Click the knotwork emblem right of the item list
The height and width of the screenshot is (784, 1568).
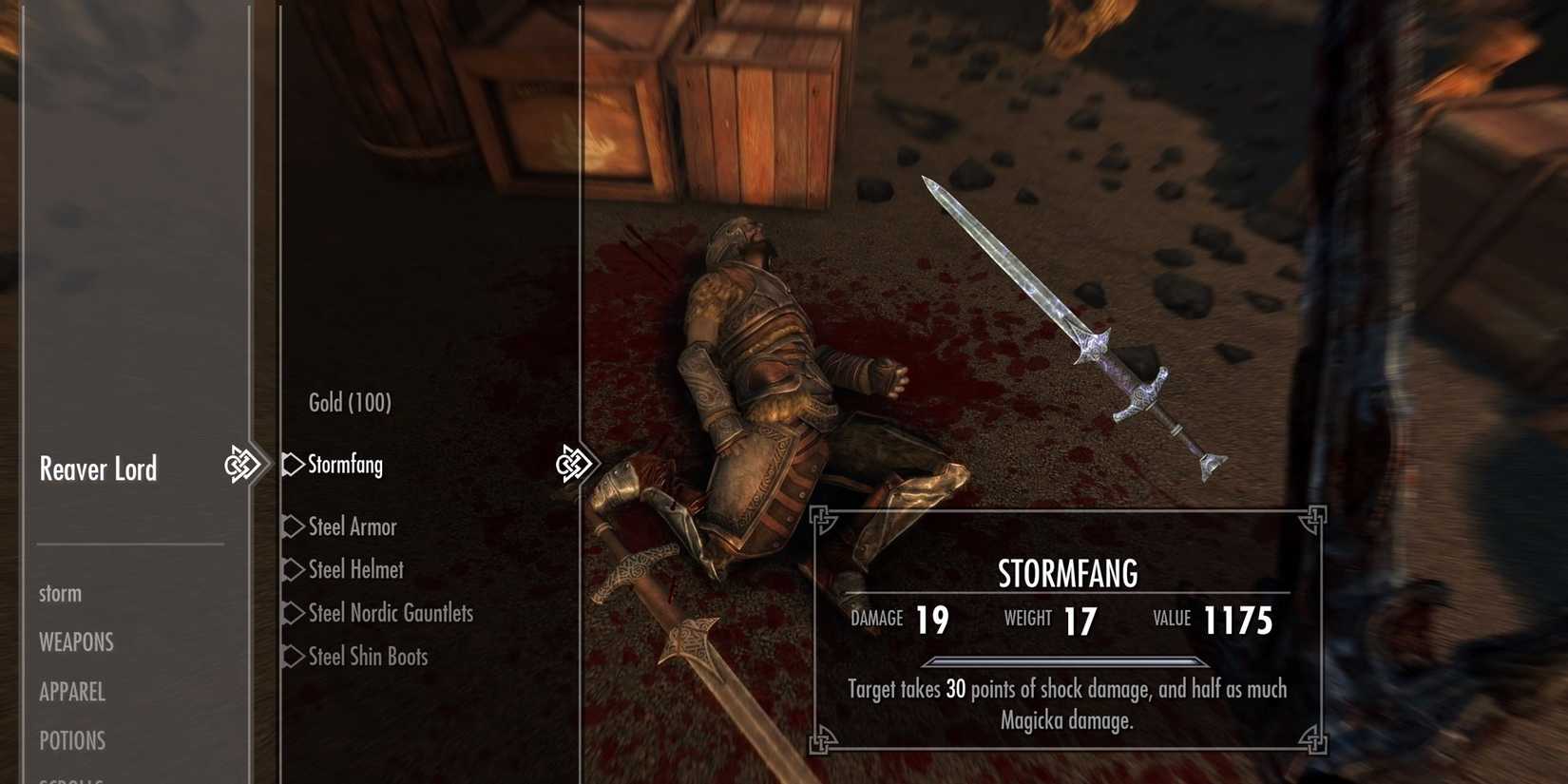tap(576, 463)
